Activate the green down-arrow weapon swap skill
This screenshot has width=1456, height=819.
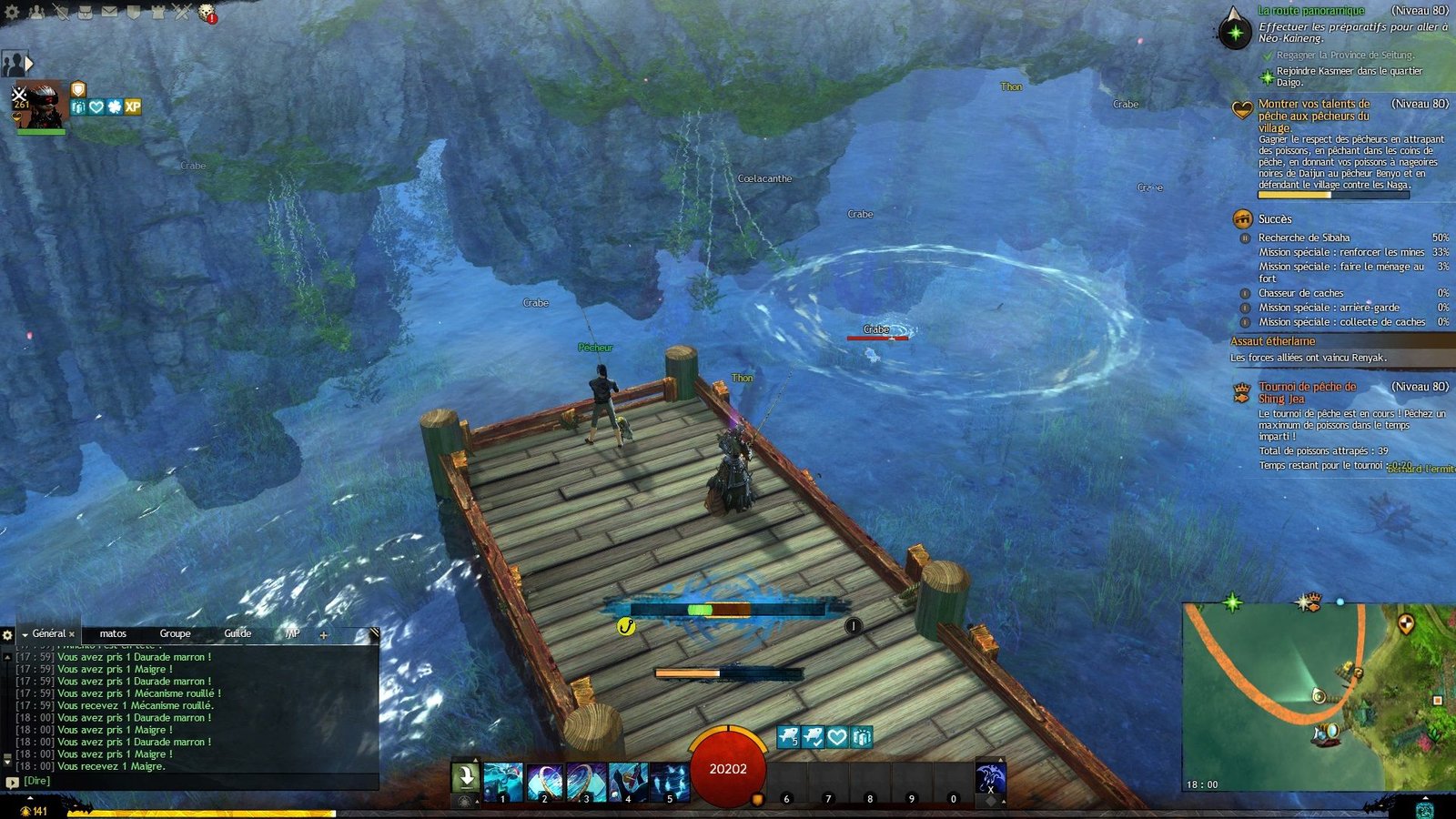tap(465, 778)
